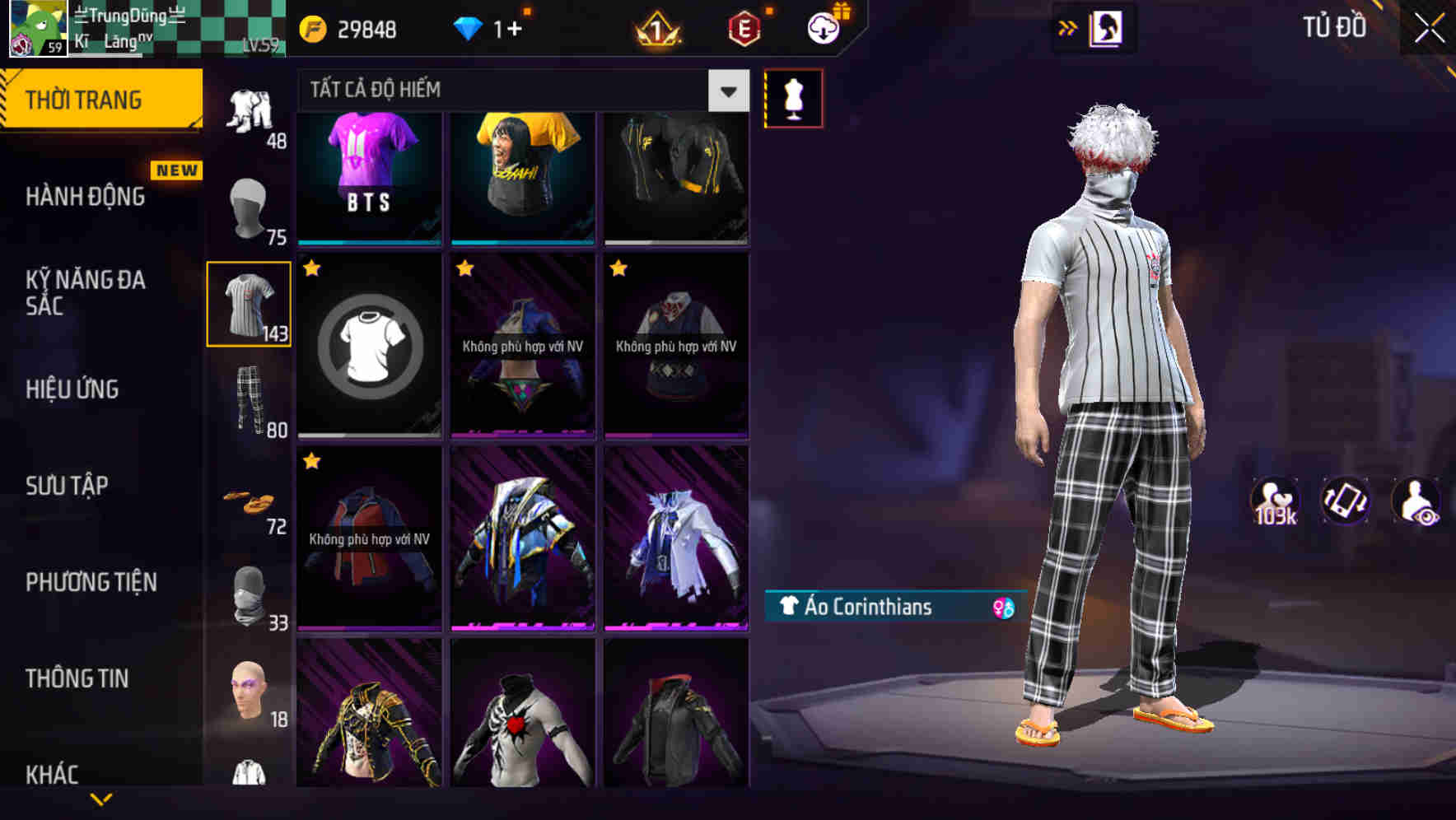Image resolution: width=1456 pixels, height=820 pixels.
Task: Click the blue rarity bar under the BTS shirt
Action: (368, 243)
